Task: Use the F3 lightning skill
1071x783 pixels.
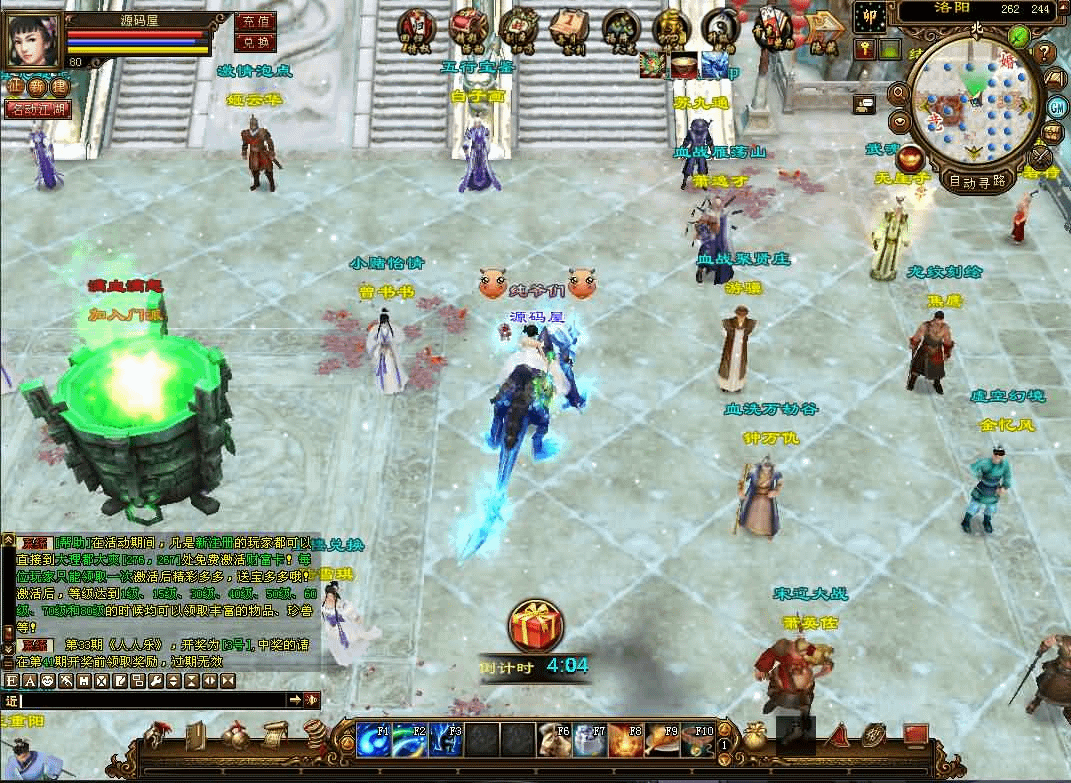Action: (445, 740)
